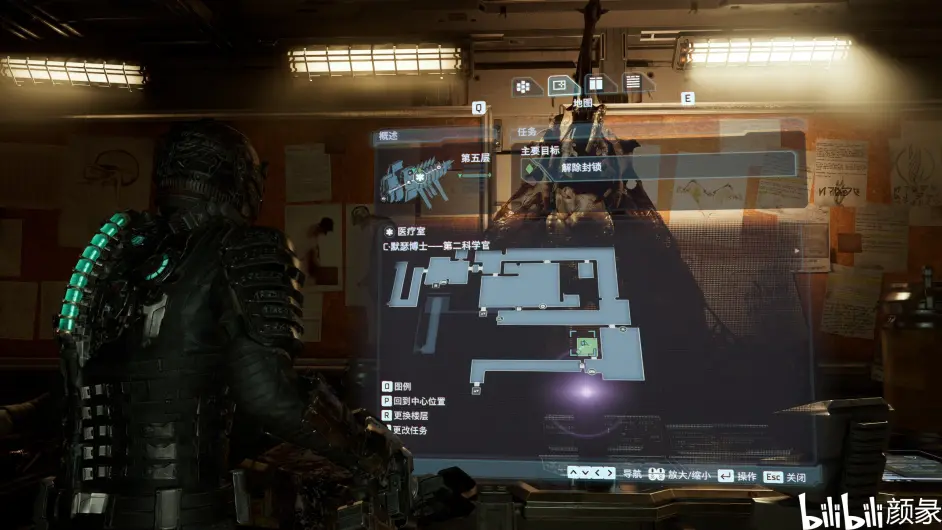
Task: Click the 图例 legend option
Action: [x=403, y=386]
